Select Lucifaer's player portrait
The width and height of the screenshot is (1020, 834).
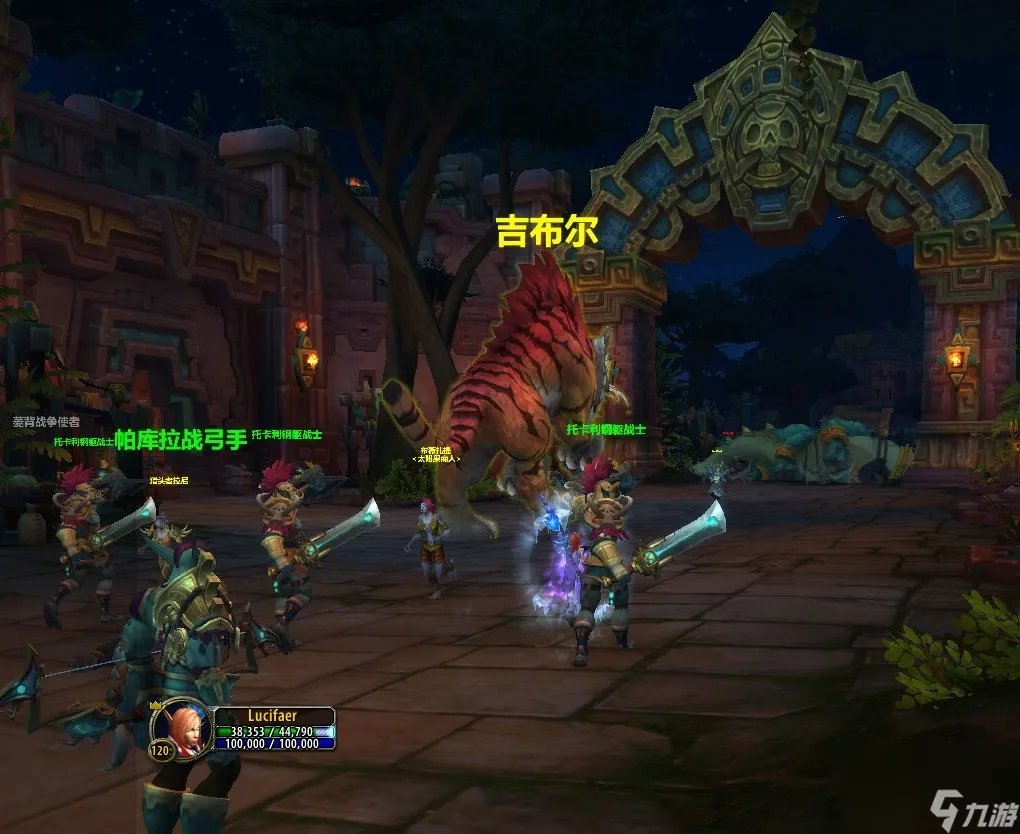click(183, 726)
